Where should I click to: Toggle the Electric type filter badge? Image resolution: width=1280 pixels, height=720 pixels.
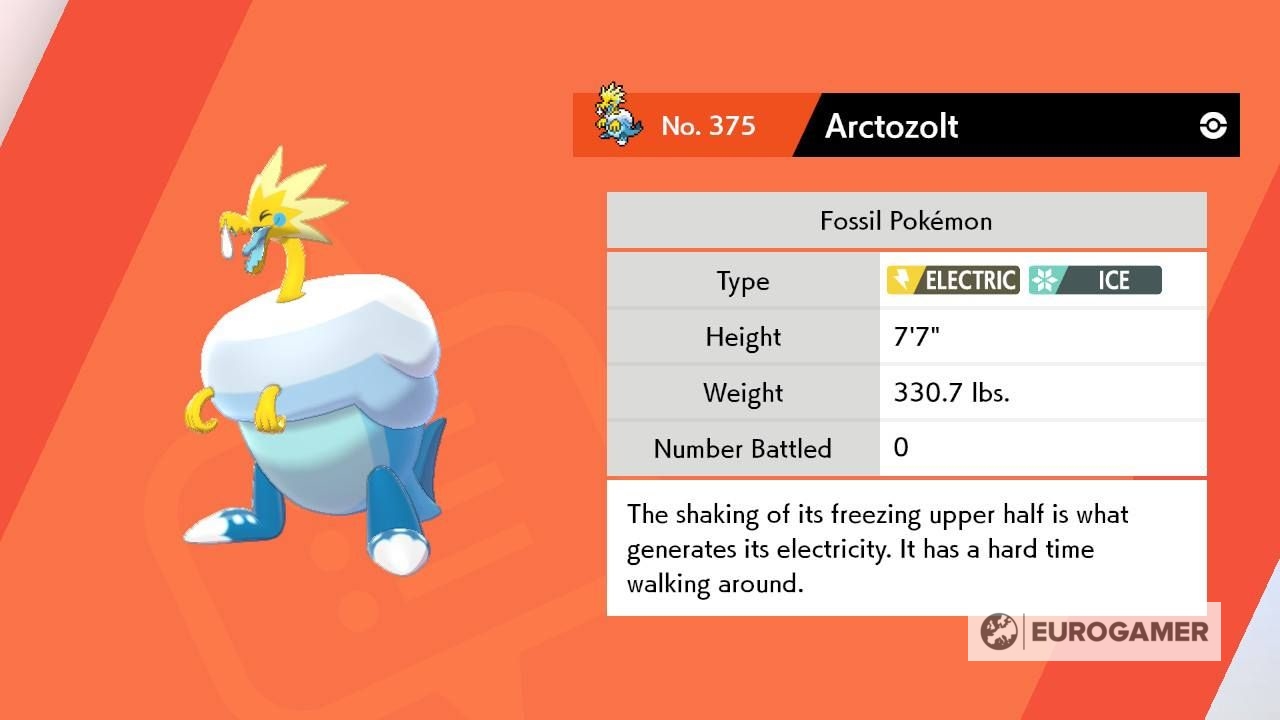point(952,281)
